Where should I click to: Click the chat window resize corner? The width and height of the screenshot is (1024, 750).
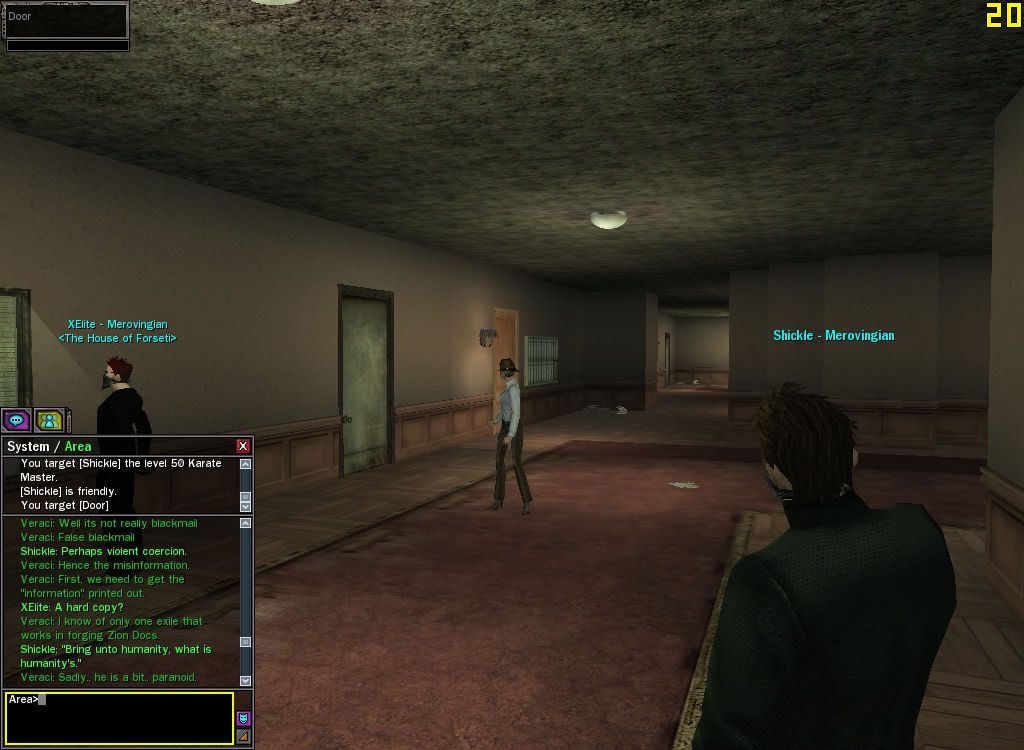point(244,737)
